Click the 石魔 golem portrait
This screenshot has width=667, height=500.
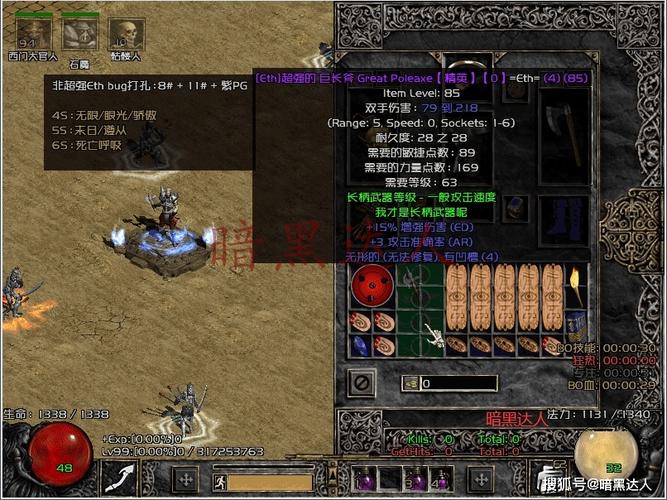tap(80, 33)
